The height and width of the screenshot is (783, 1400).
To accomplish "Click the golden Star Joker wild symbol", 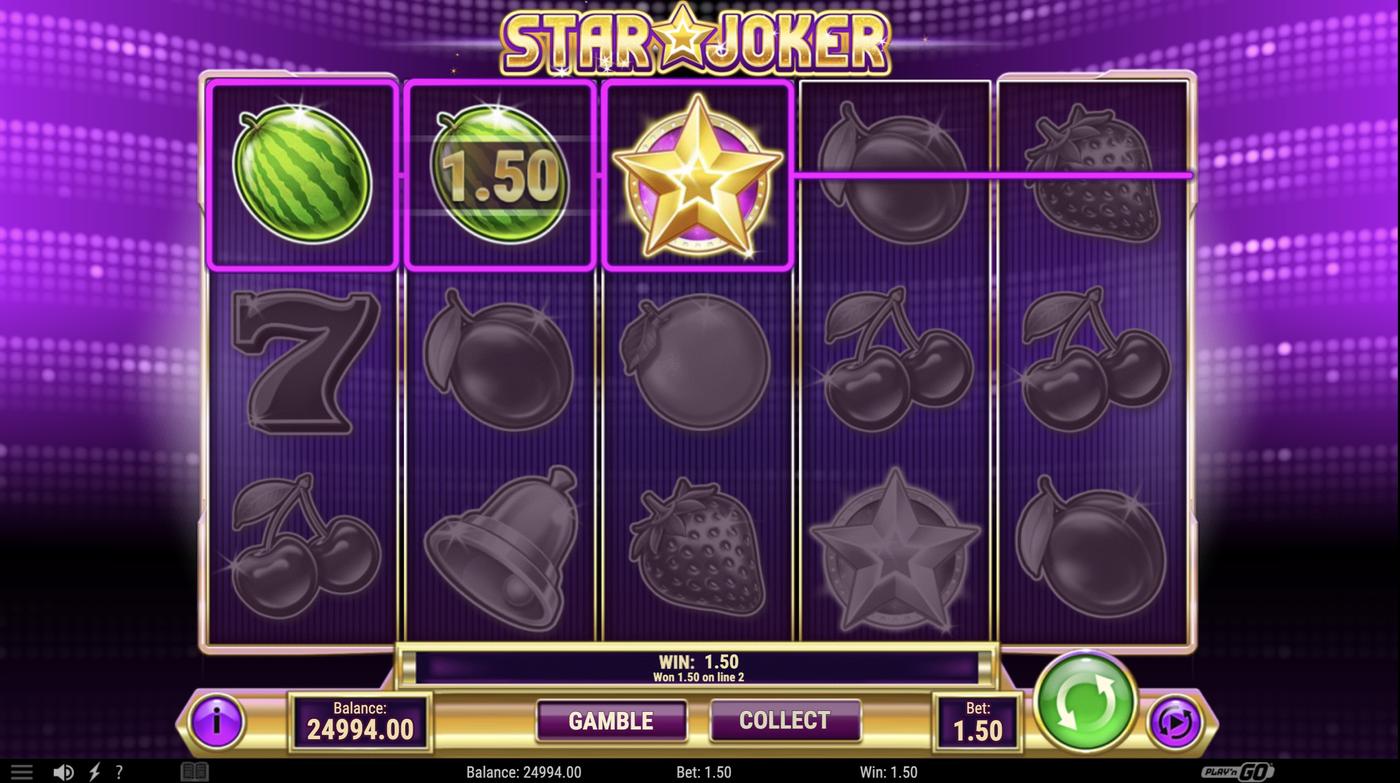I will click(697, 175).
